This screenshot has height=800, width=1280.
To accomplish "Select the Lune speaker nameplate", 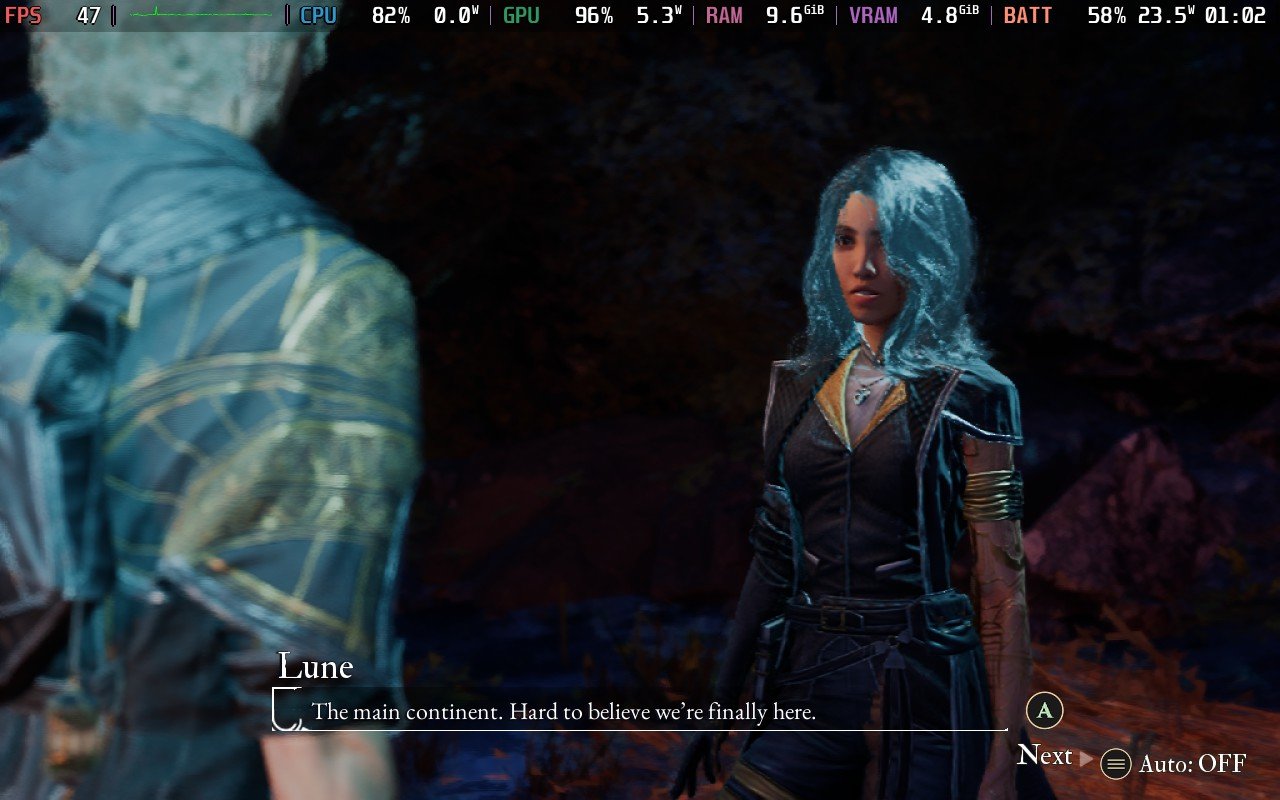I will pyautogui.click(x=315, y=666).
